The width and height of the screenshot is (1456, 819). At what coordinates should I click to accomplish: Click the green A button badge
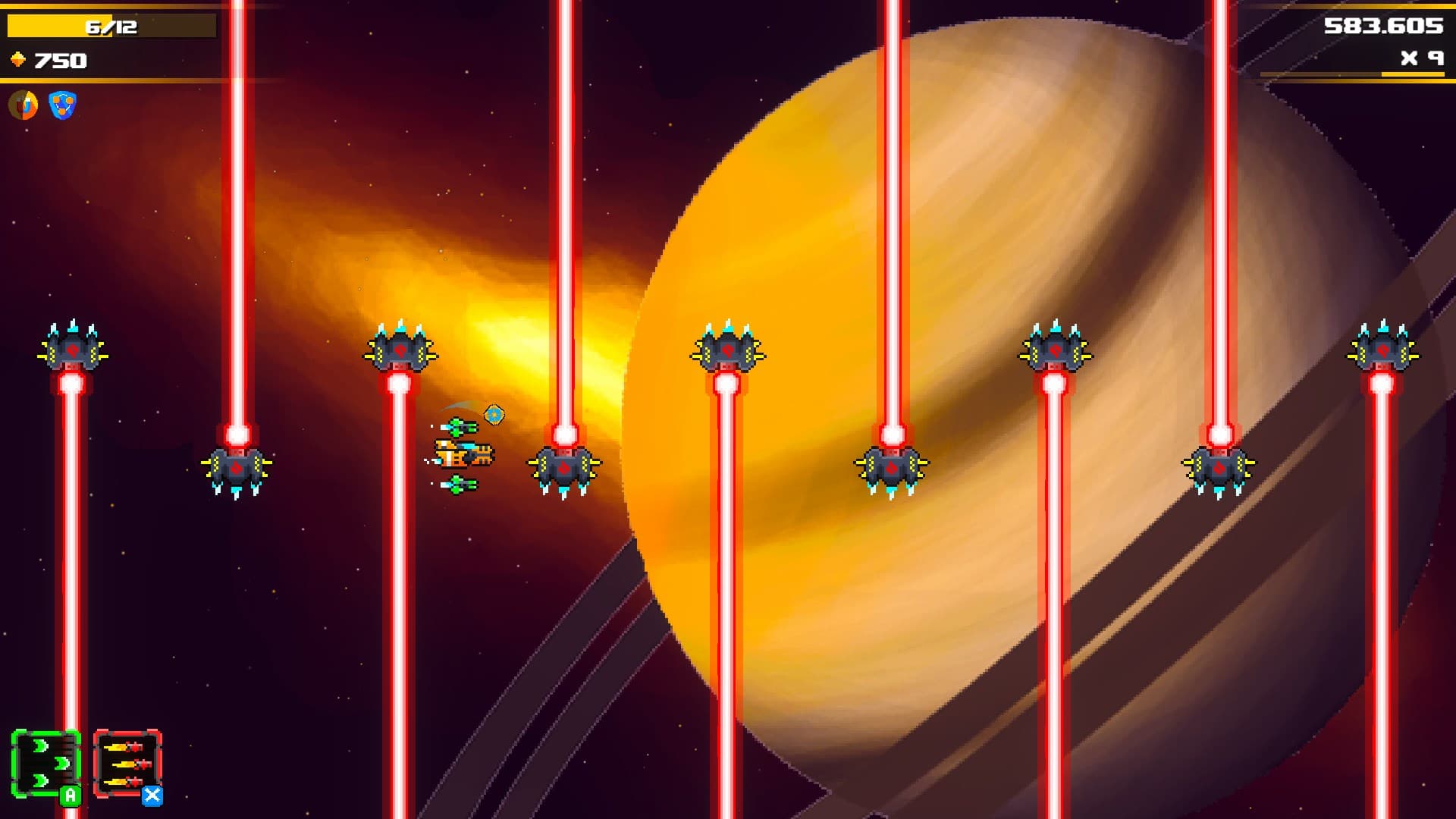coord(68,795)
